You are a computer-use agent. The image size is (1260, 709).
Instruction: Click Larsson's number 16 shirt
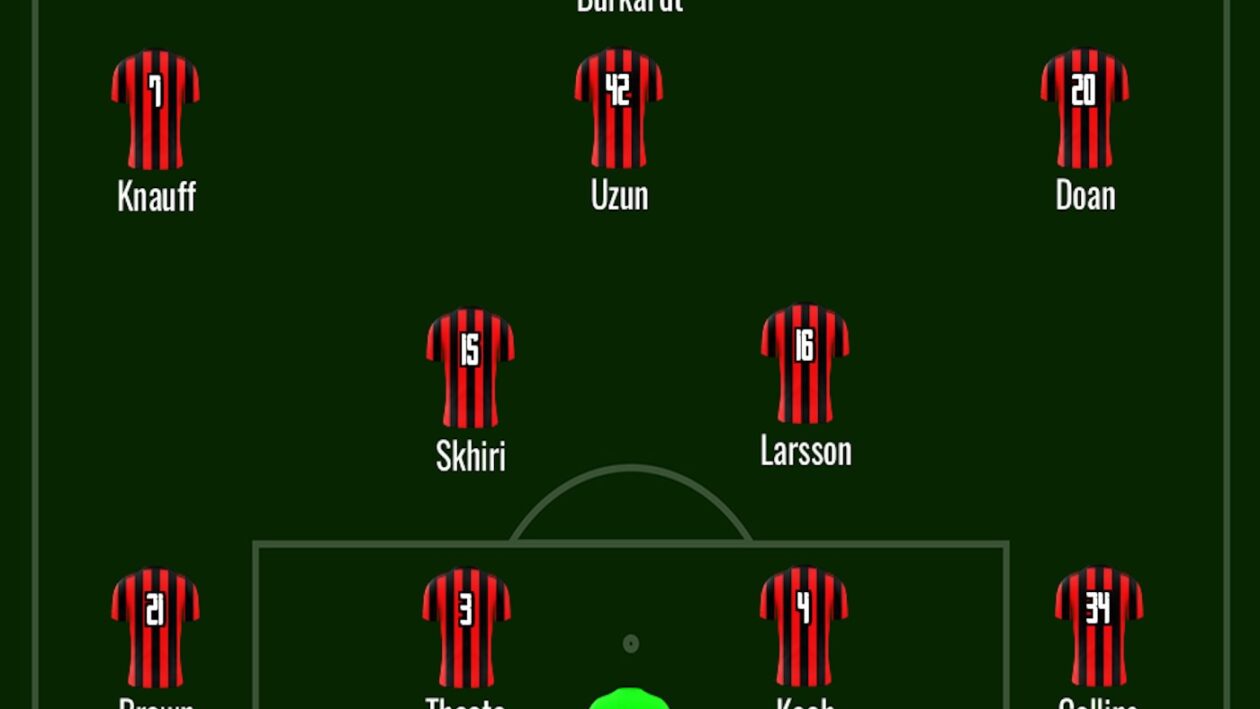805,364
